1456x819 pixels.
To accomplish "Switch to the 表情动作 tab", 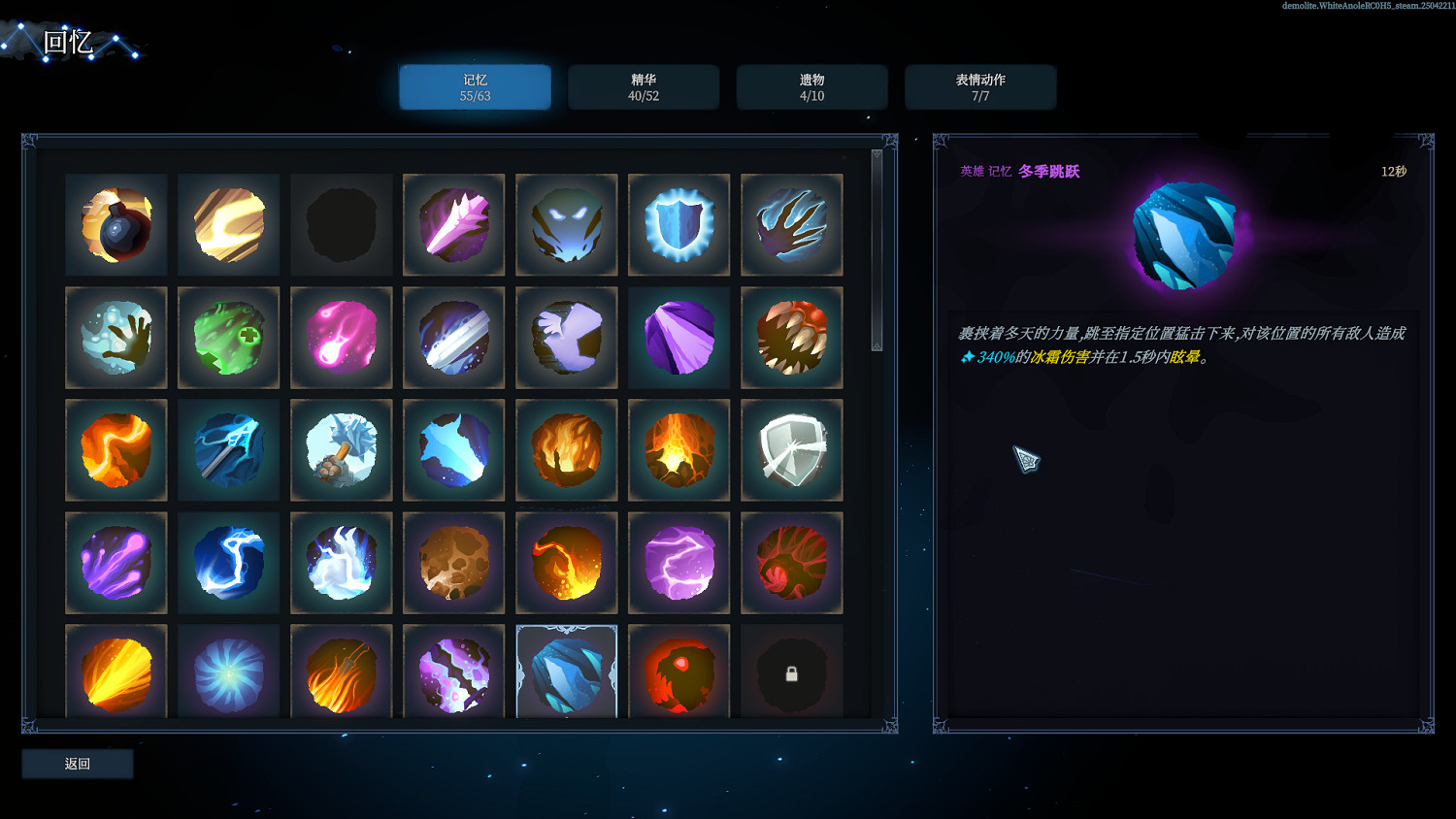I will [980, 86].
